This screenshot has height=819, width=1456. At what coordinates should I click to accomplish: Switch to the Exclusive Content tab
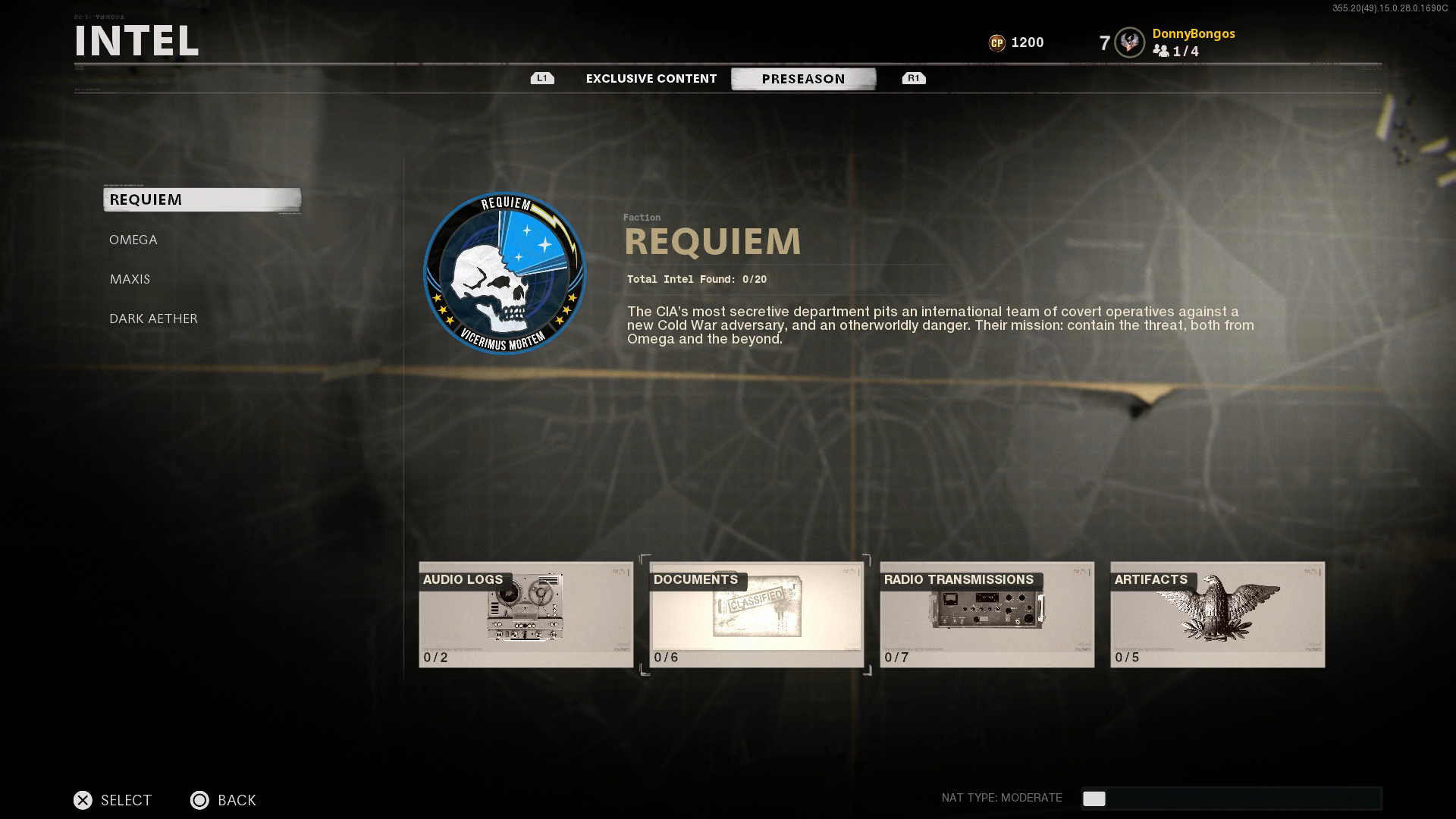click(651, 78)
